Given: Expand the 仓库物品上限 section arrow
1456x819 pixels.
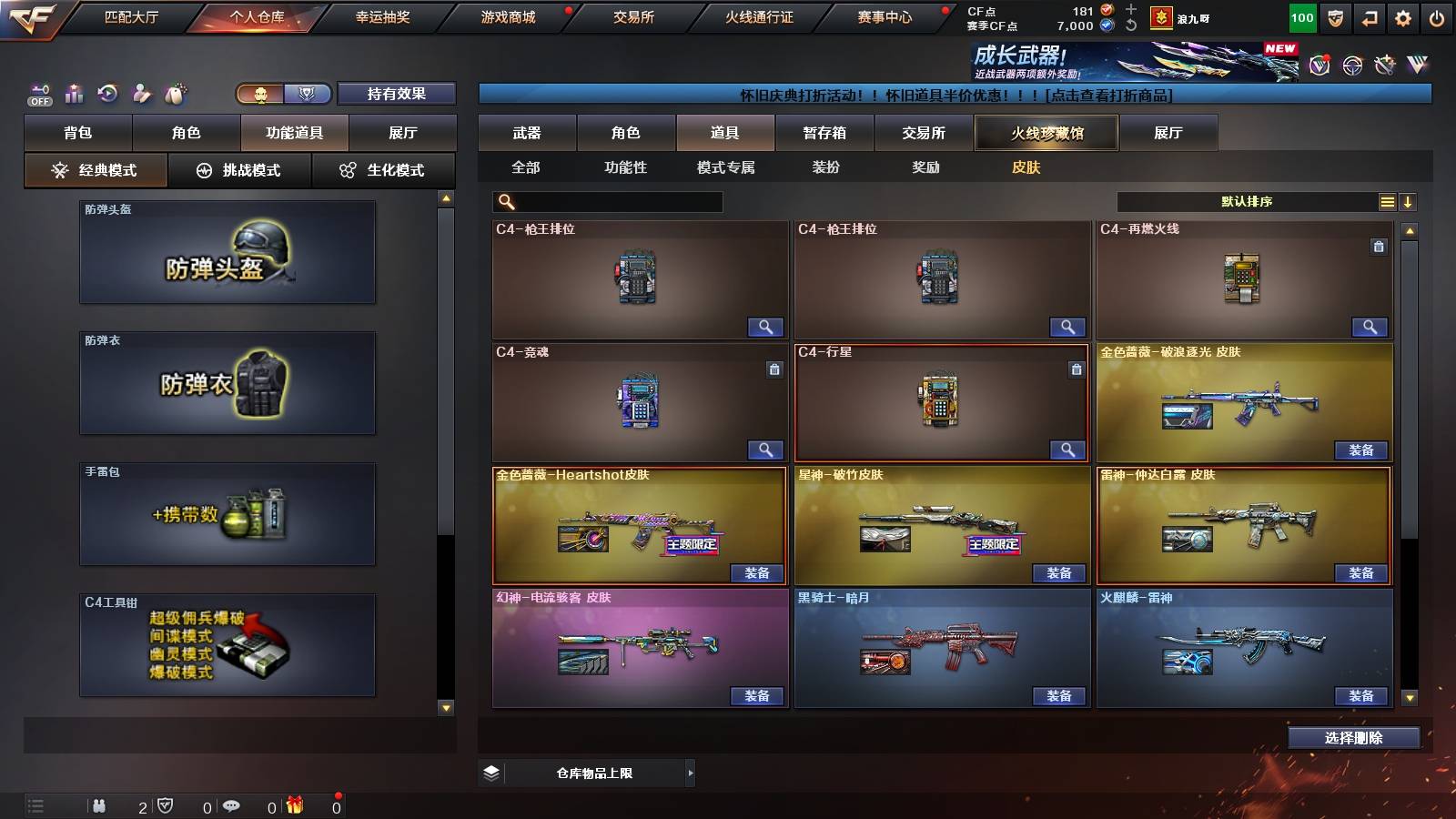Looking at the screenshot, I should click(689, 772).
